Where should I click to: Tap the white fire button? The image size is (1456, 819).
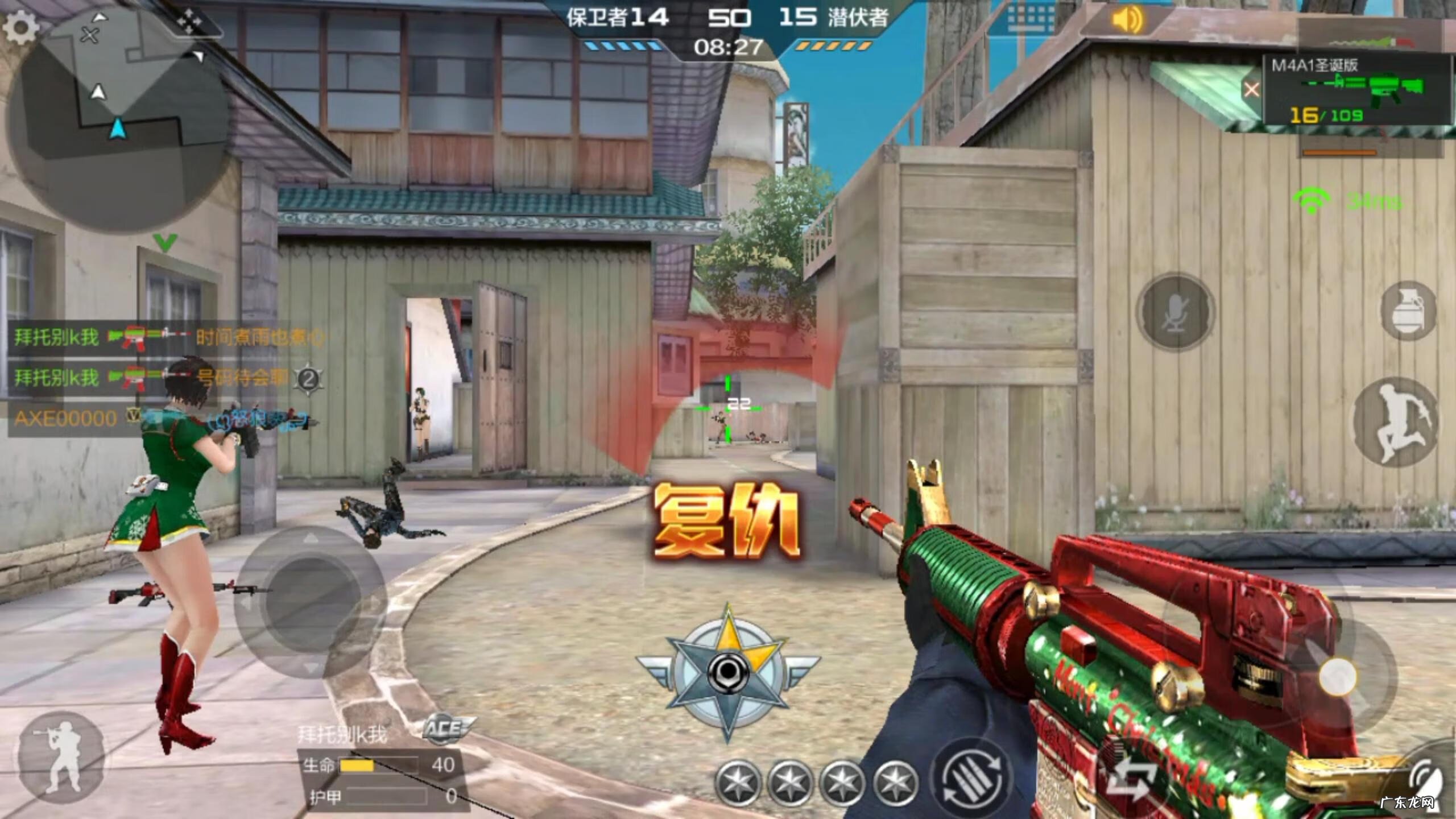coord(1338,677)
